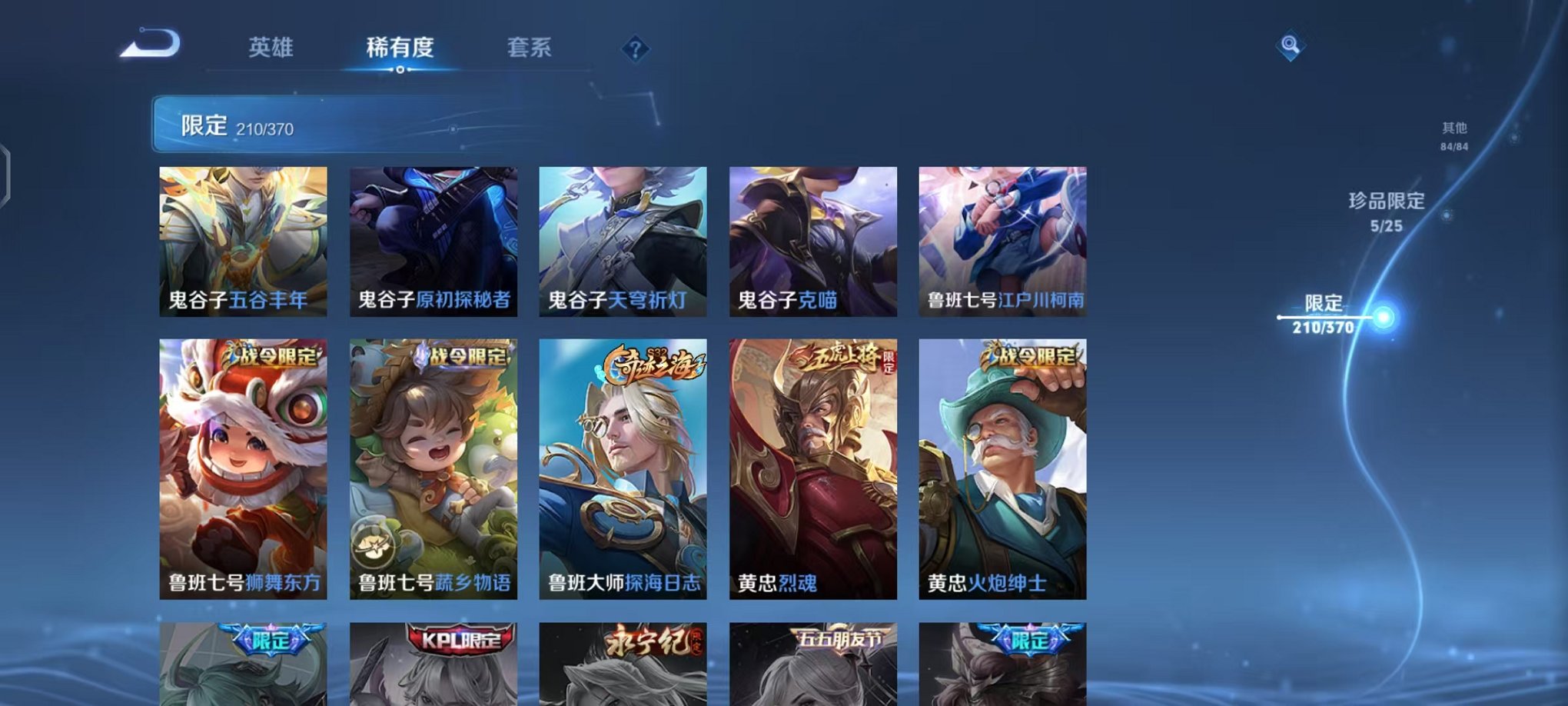This screenshot has height=706, width=1568.
Task: Select the 稀有度 tab
Action: pyautogui.click(x=400, y=48)
